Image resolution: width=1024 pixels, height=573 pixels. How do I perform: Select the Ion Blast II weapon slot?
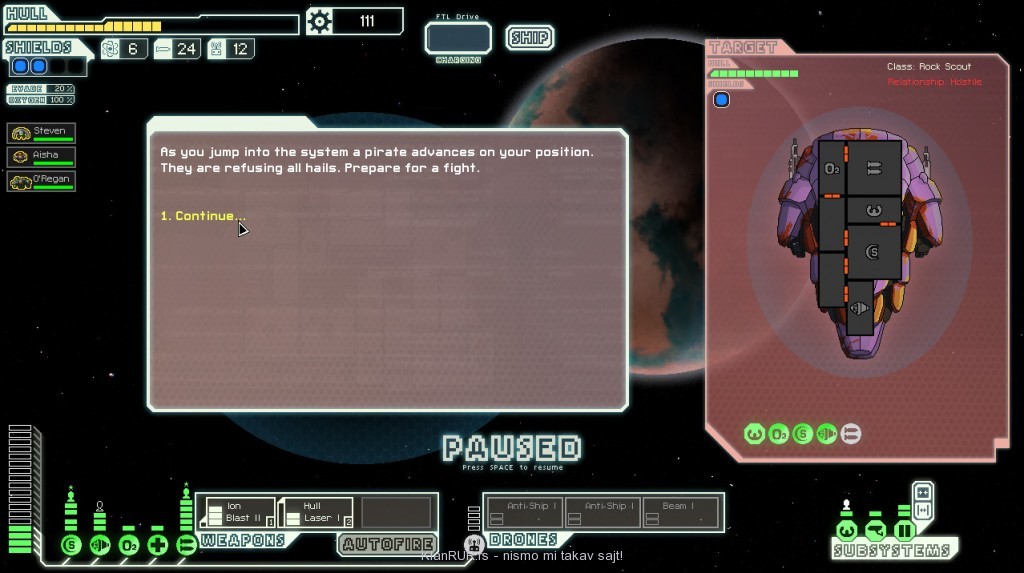click(239, 512)
